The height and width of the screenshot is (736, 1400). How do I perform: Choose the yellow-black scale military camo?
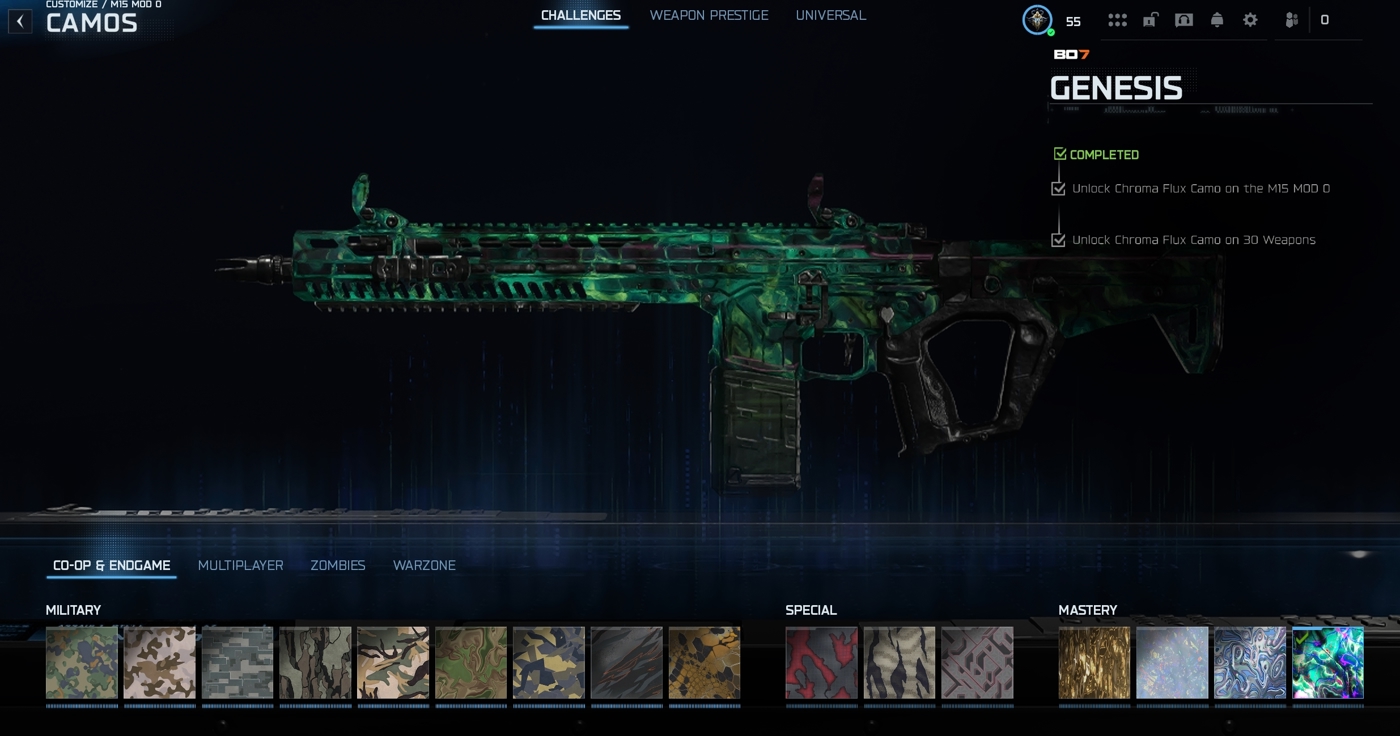pos(704,663)
